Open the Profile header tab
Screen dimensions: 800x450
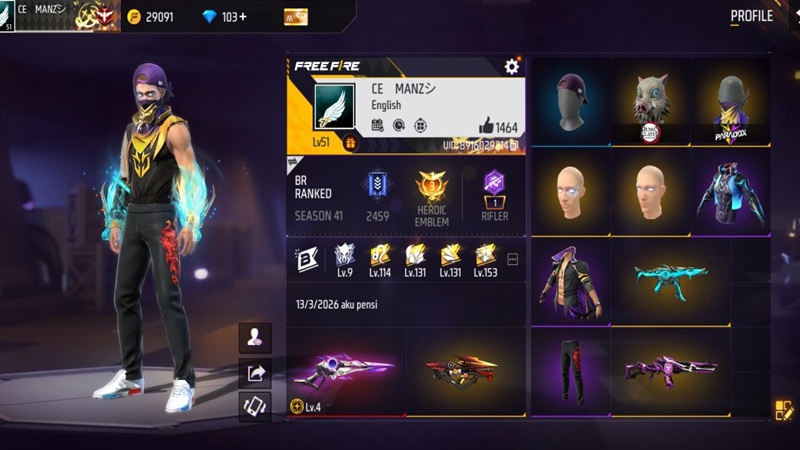(751, 16)
